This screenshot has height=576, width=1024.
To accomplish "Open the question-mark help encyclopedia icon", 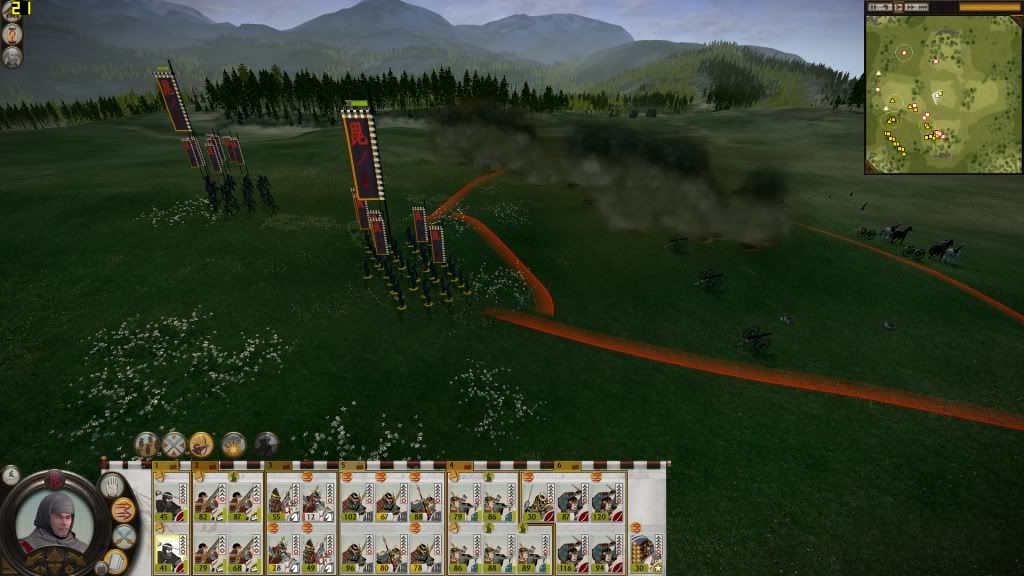I will click(13, 32).
